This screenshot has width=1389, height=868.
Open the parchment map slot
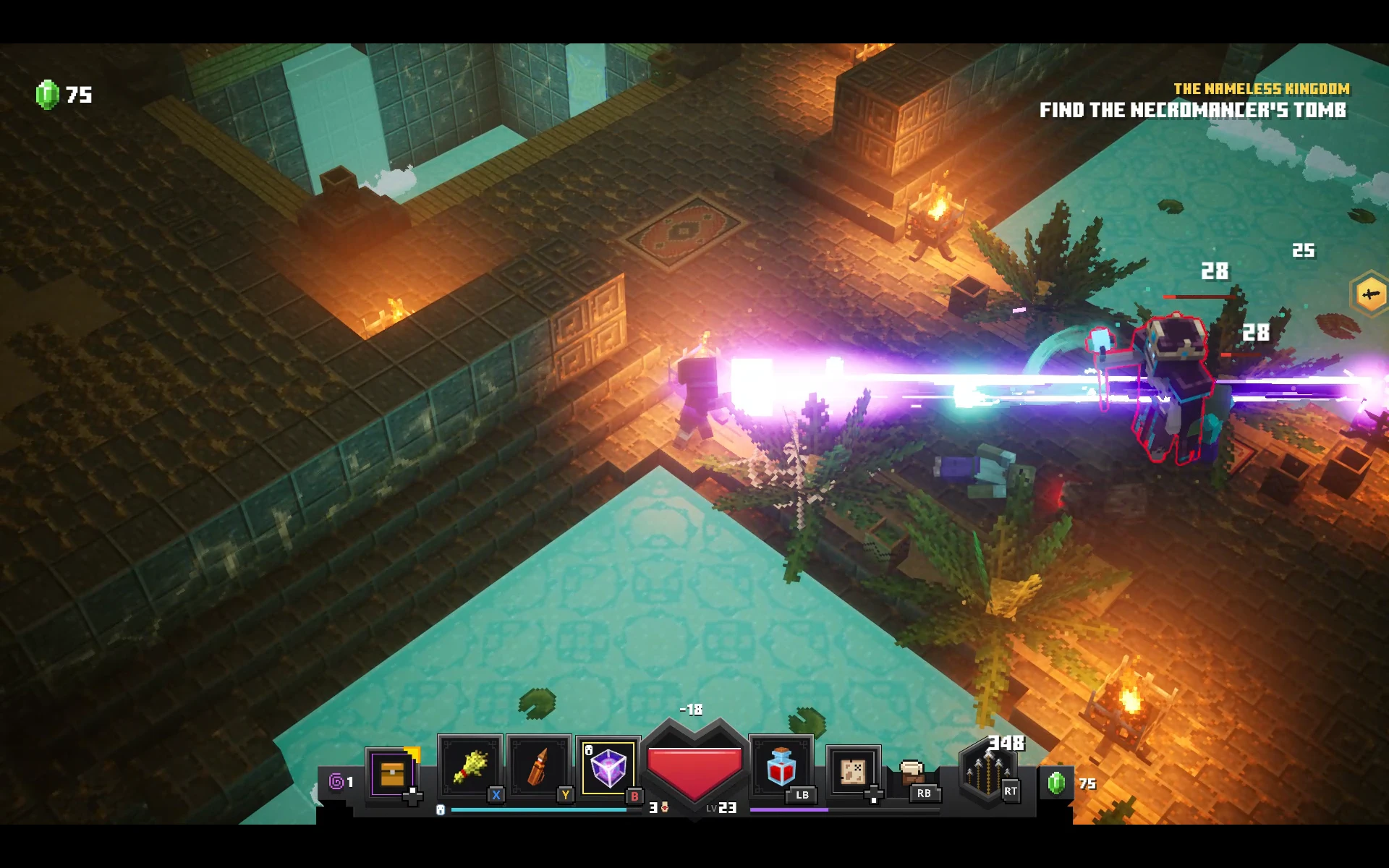click(853, 771)
